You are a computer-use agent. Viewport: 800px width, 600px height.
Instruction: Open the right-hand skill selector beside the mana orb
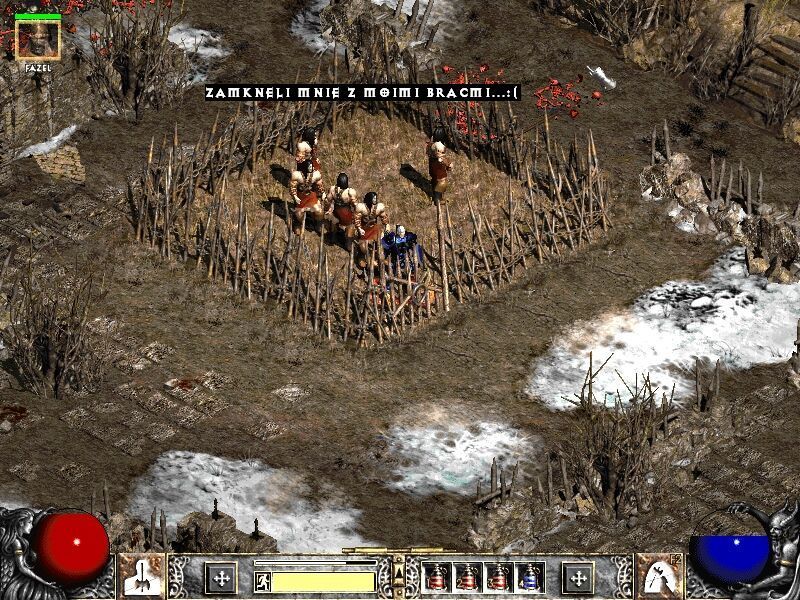pos(657,576)
